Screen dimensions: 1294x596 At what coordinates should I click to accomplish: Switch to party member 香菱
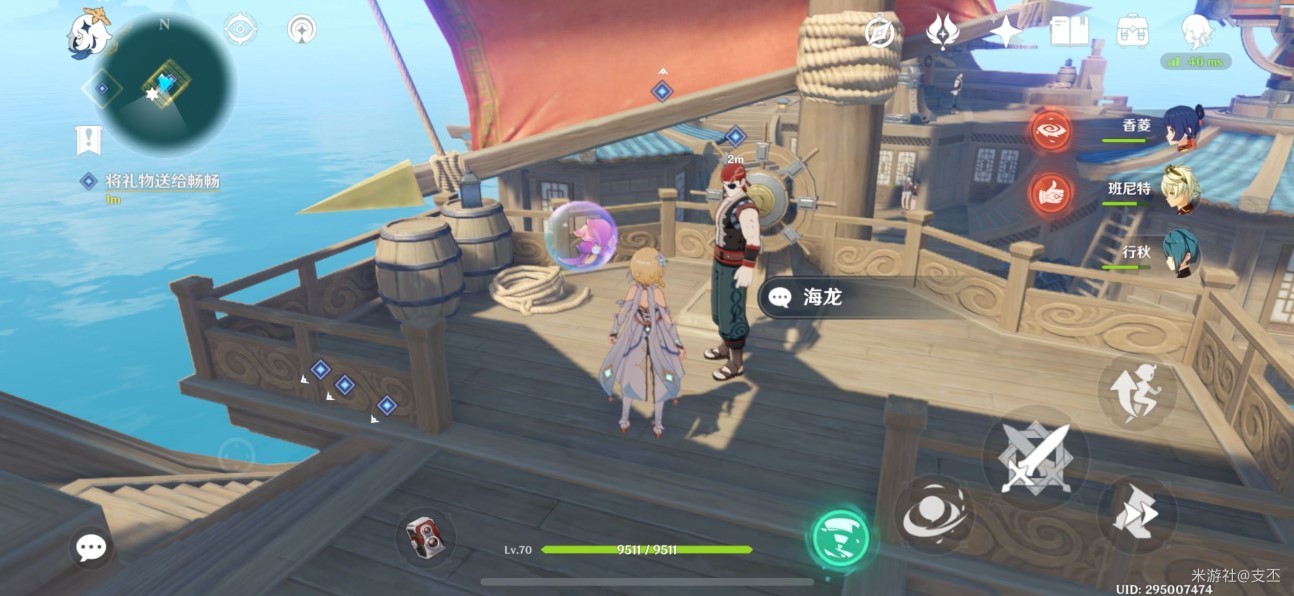pyautogui.click(x=1181, y=127)
